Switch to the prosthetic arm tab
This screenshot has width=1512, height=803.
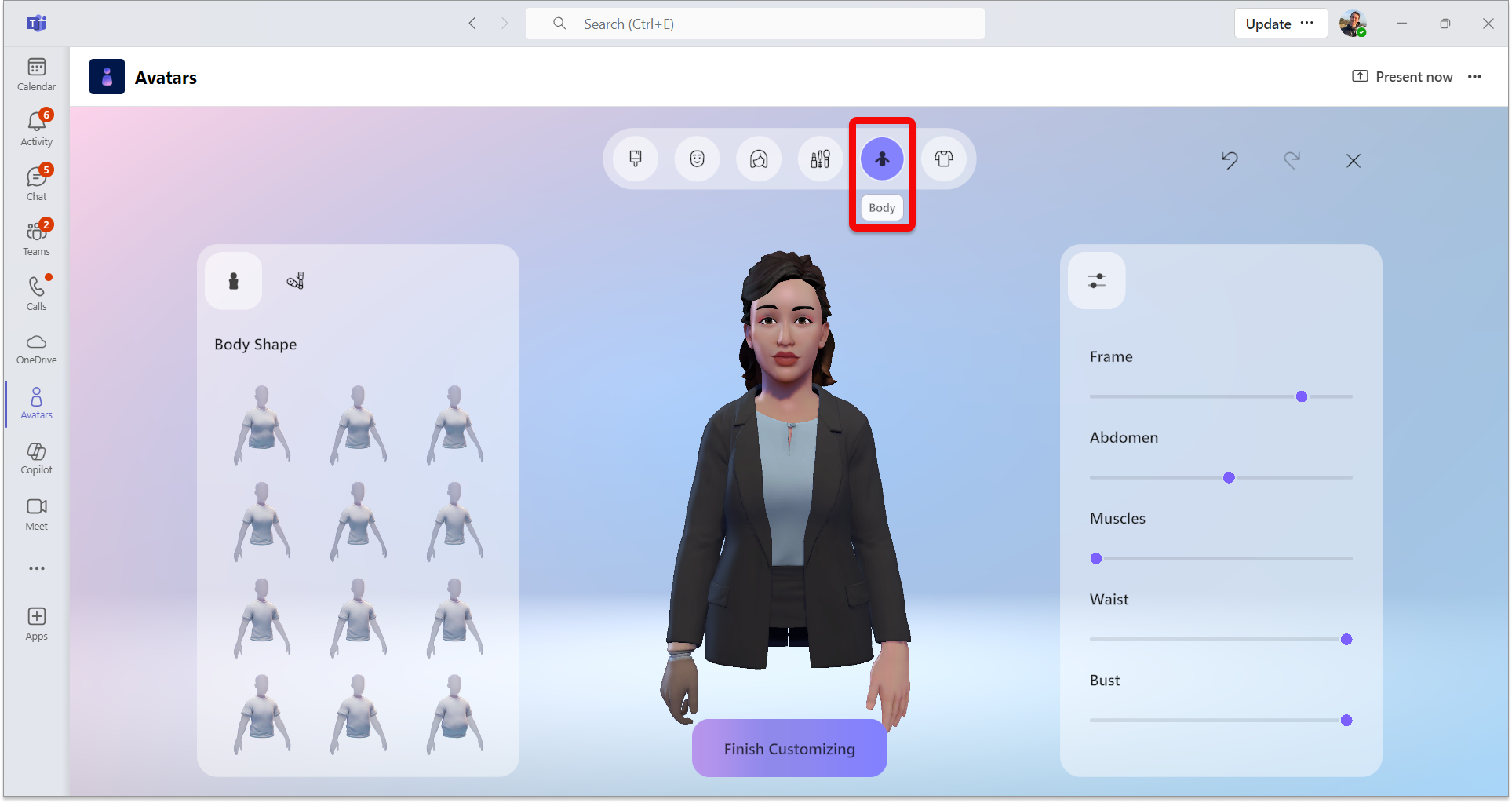(x=294, y=280)
